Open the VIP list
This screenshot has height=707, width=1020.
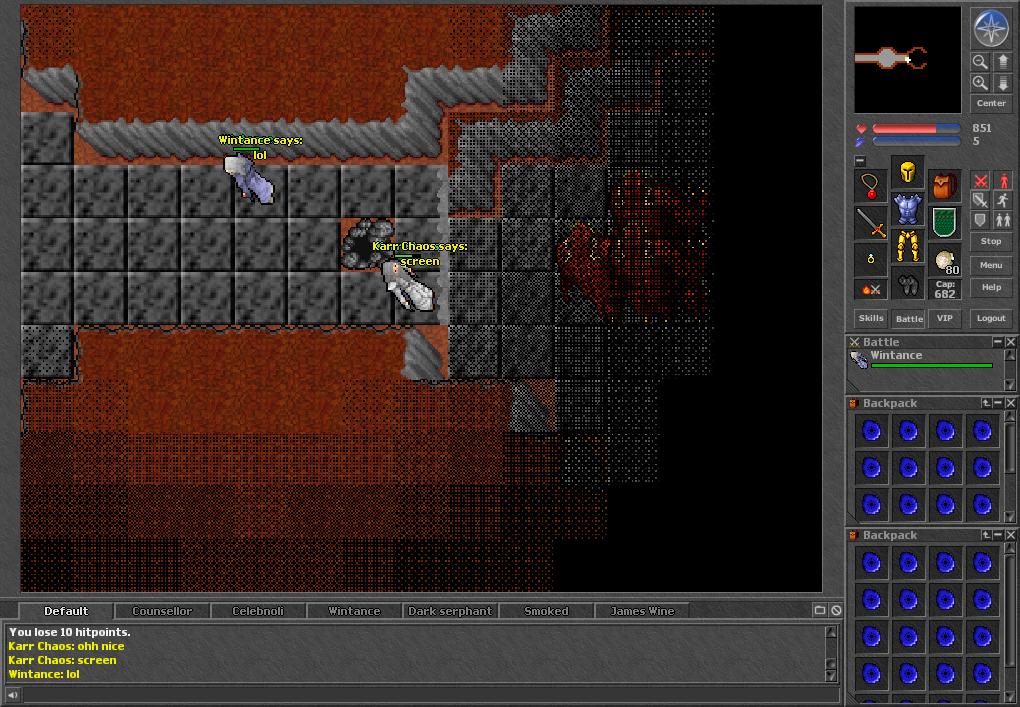point(945,318)
